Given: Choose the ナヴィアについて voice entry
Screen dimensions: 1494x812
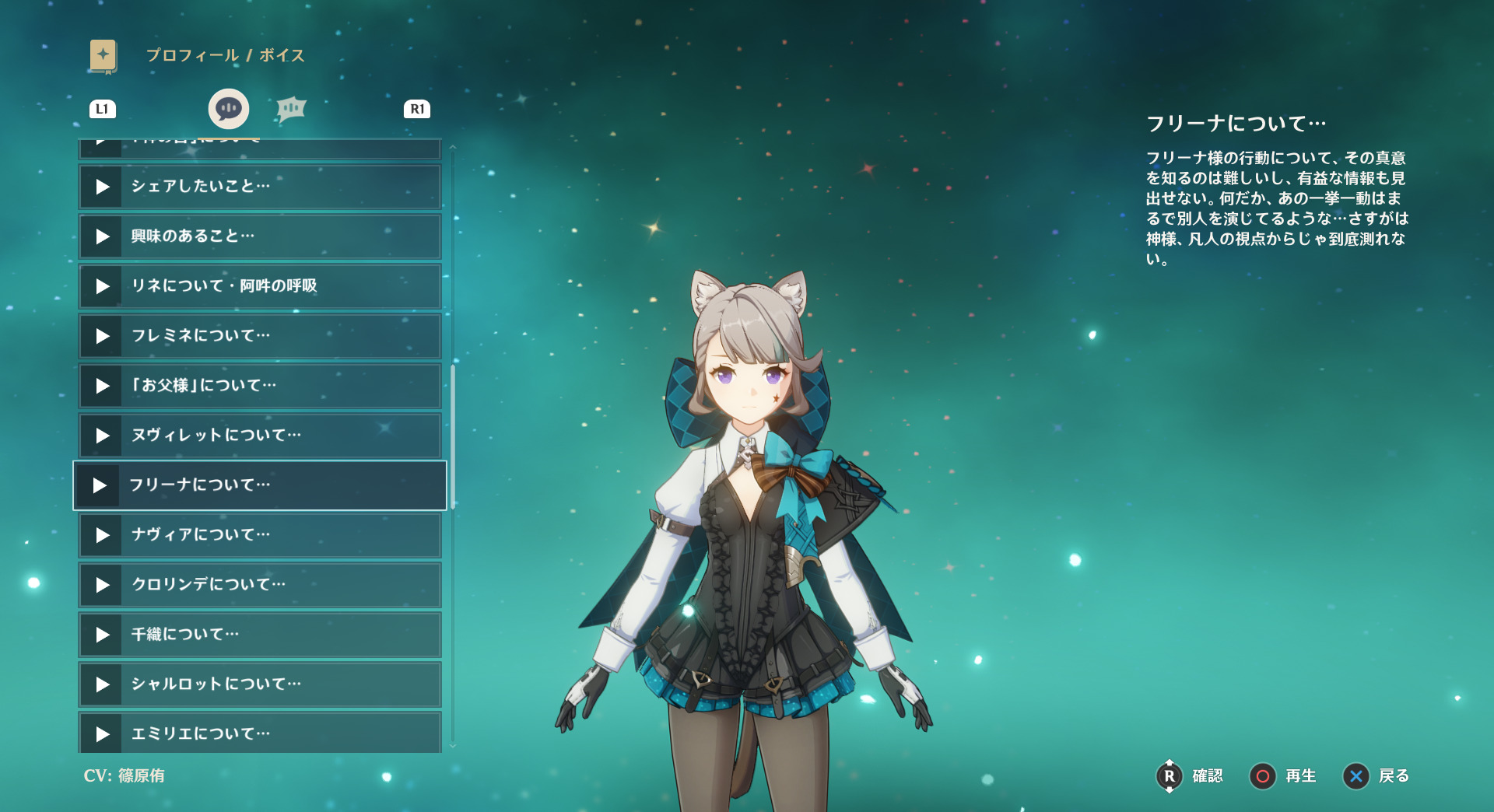Looking at the screenshot, I should tap(259, 535).
